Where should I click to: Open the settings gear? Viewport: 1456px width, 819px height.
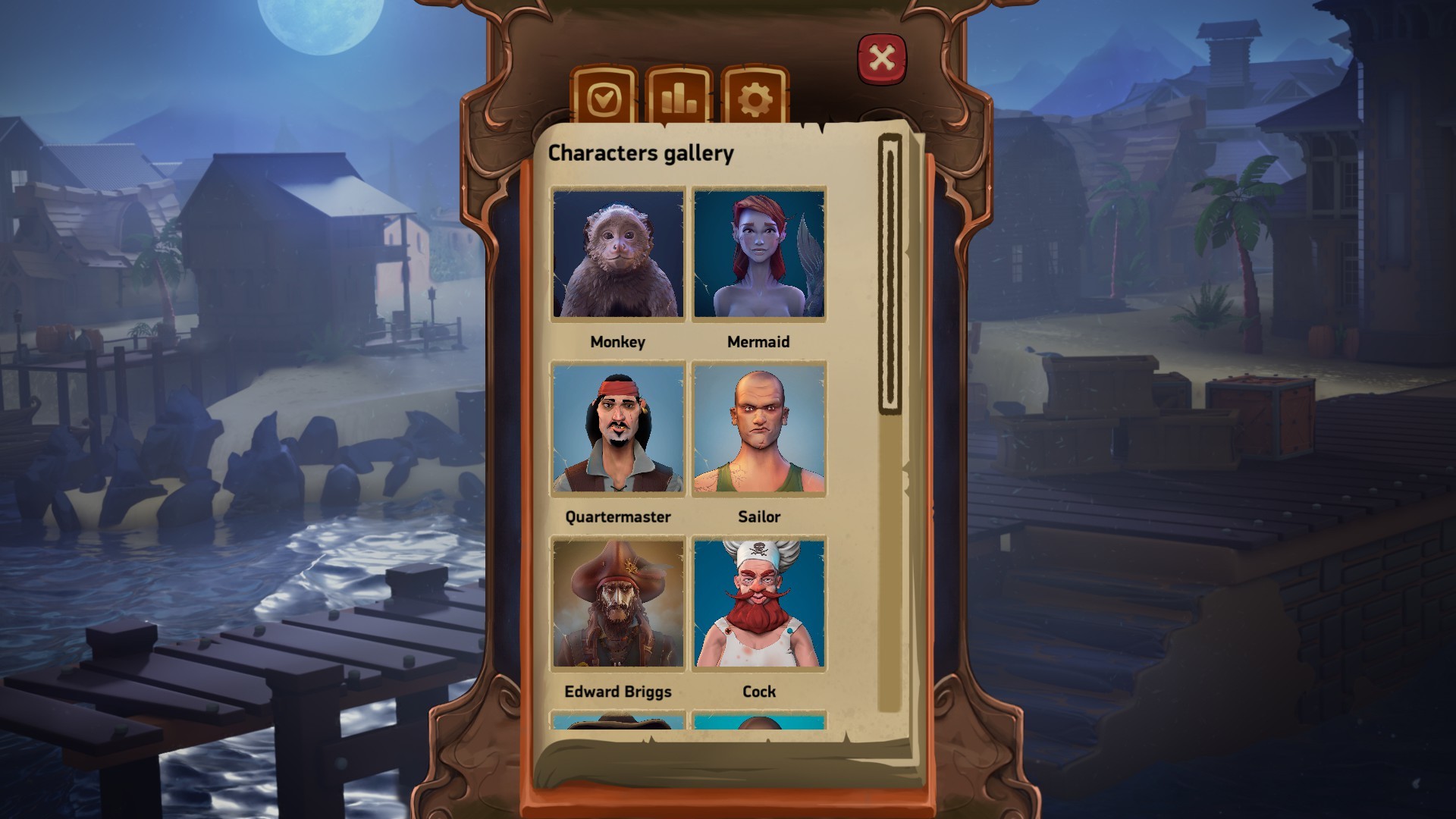pos(753,99)
